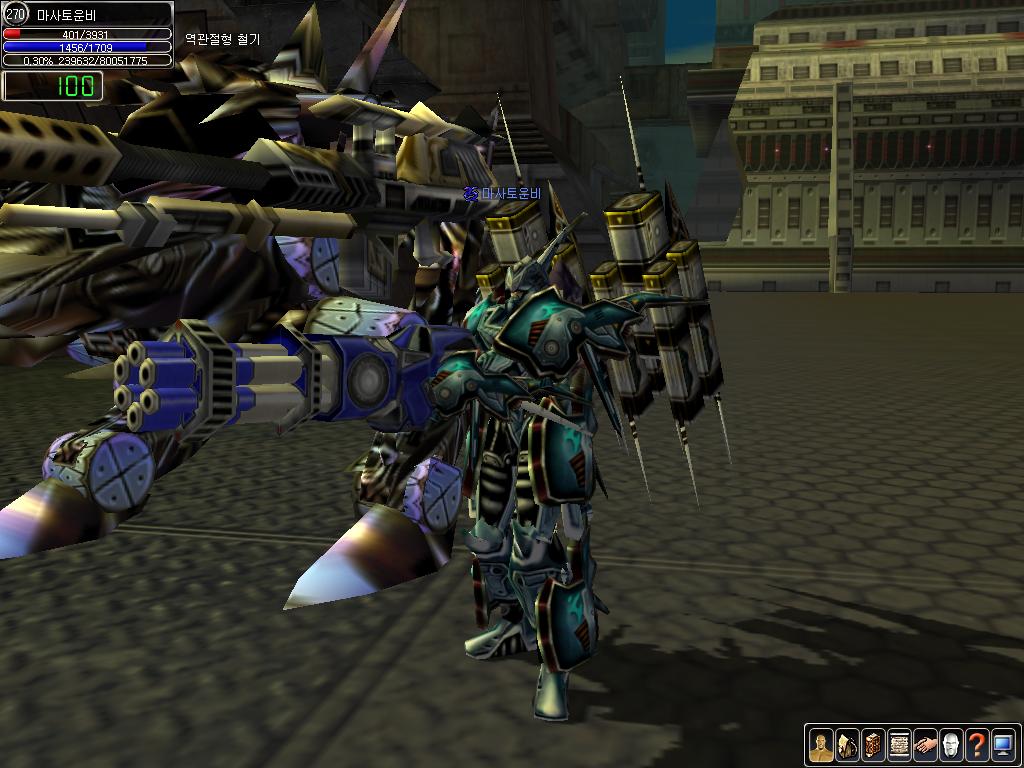Open help with the red question mark
The image size is (1024, 768).
tap(977, 745)
